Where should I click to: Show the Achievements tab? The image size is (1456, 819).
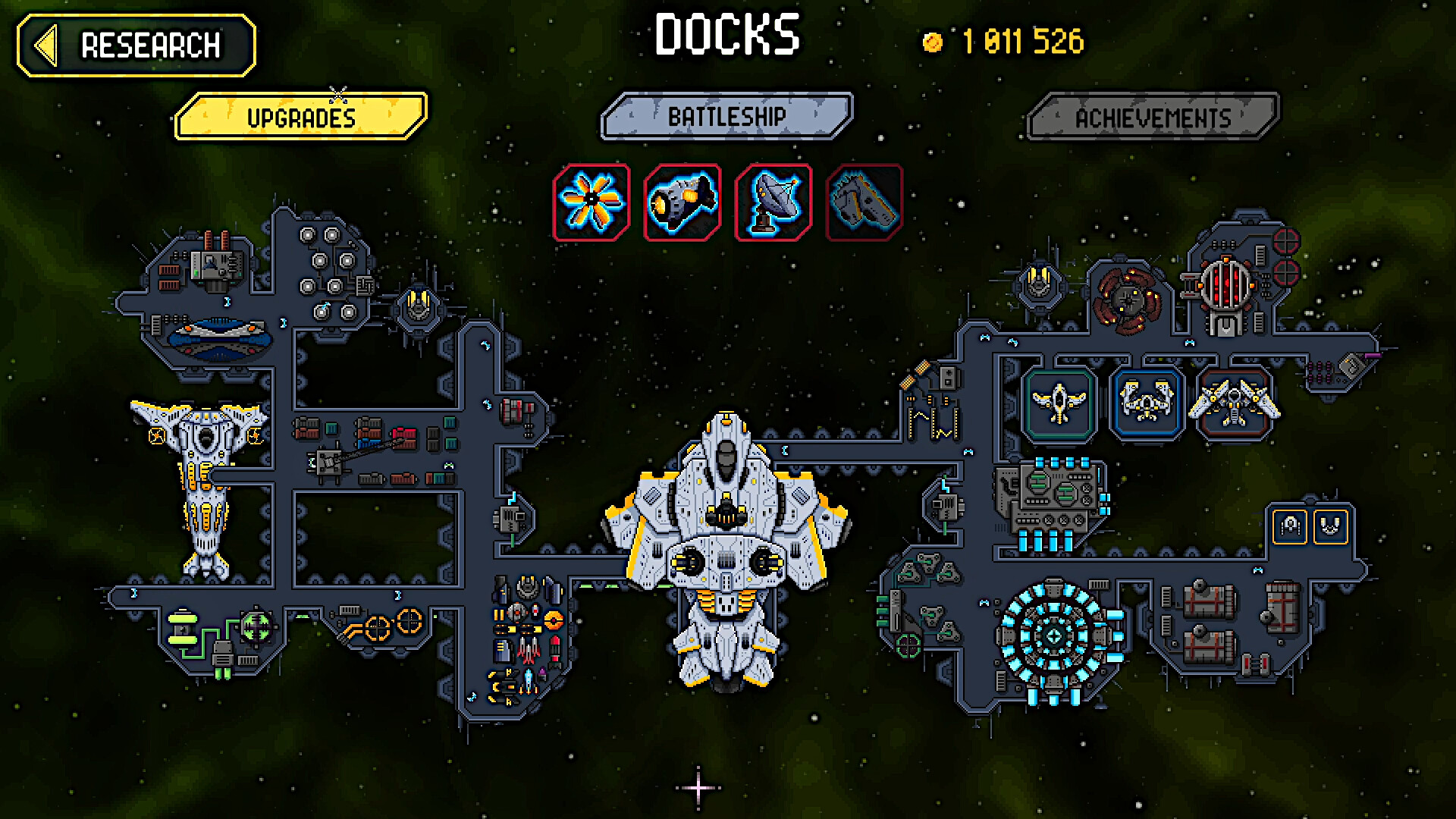(x=1153, y=118)
